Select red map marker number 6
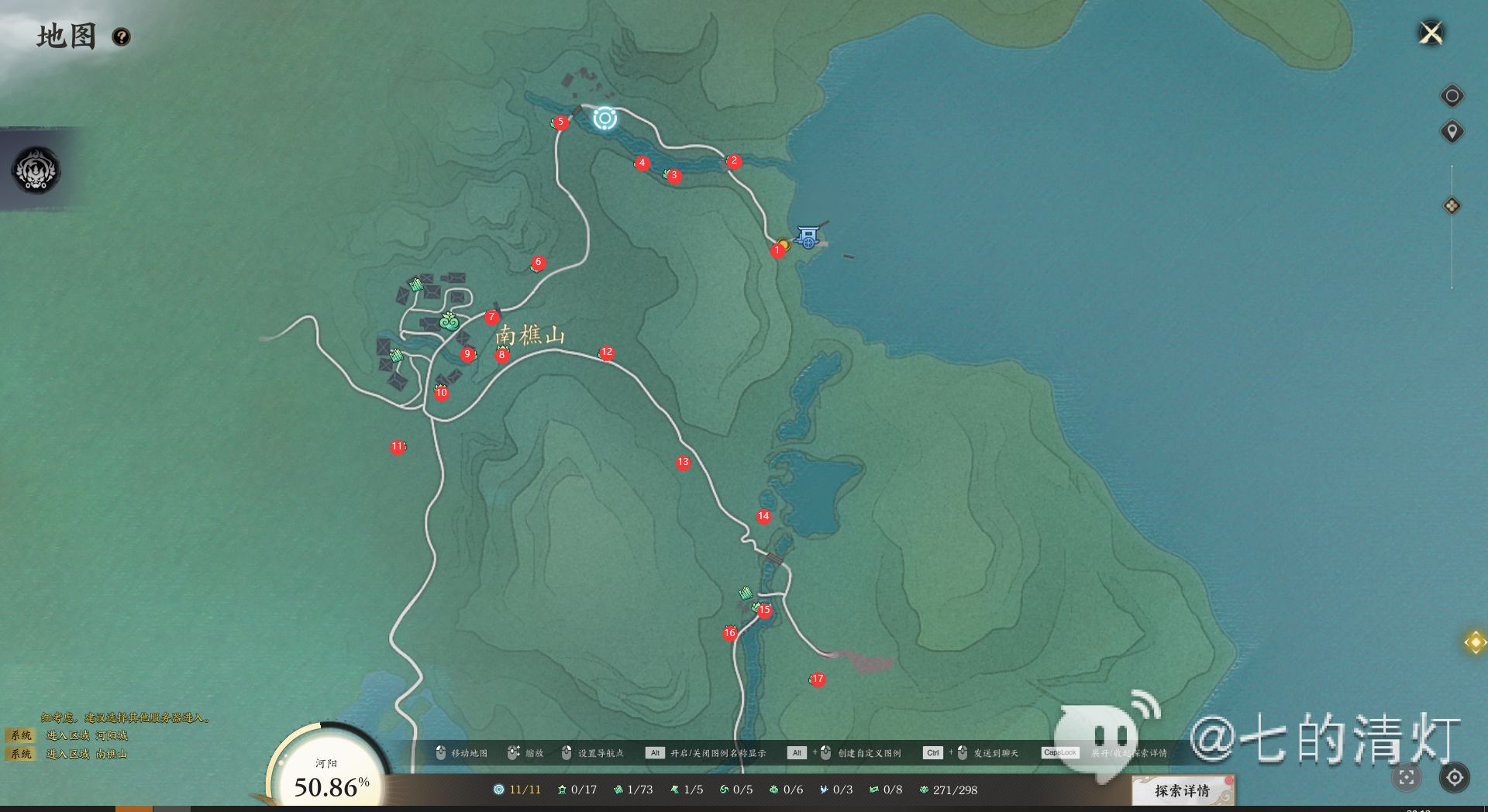Viewport: 1488px width, 812px height. click(x=538, y=263)
